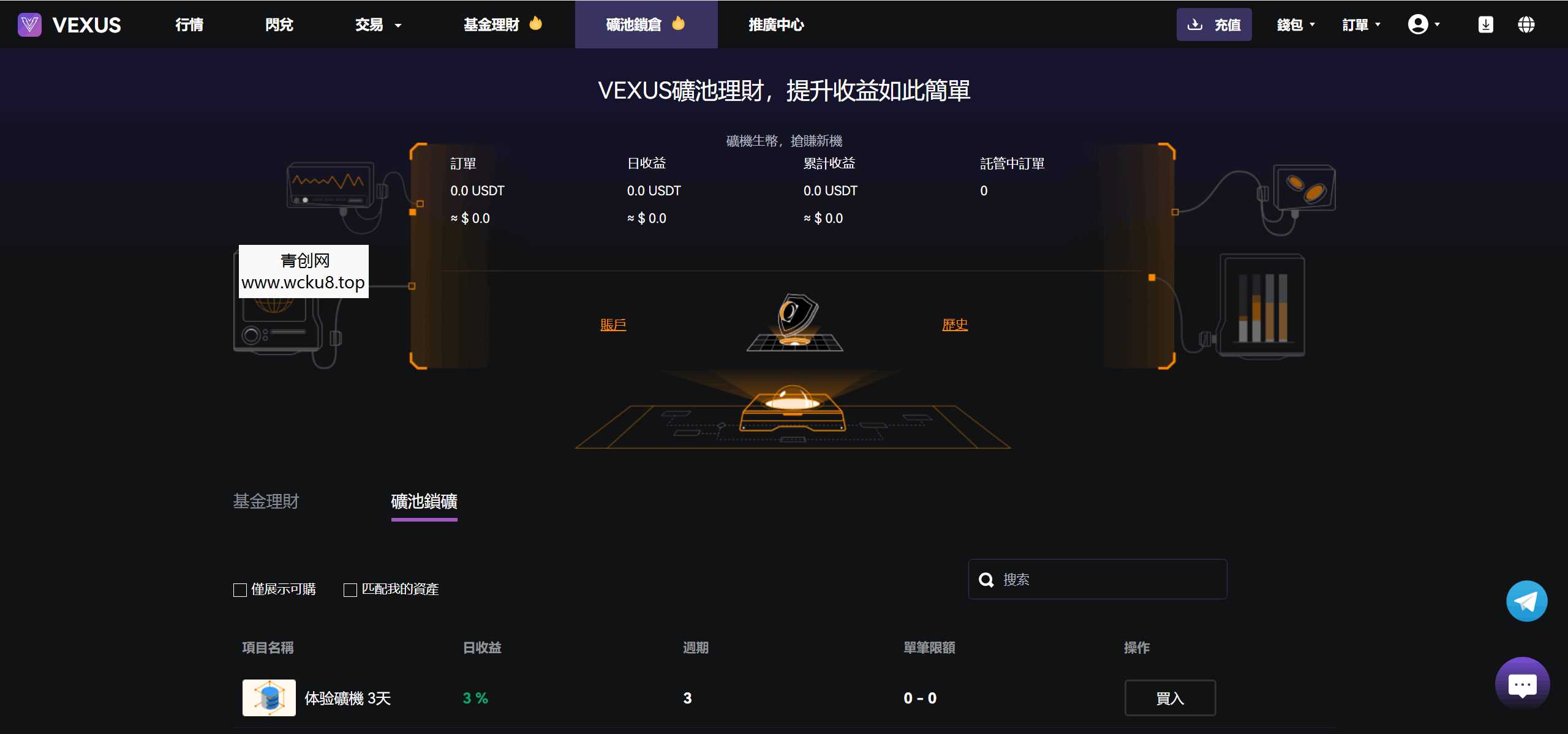Click the download app icon
The image size is (1568, 734).
(1487, 24)
